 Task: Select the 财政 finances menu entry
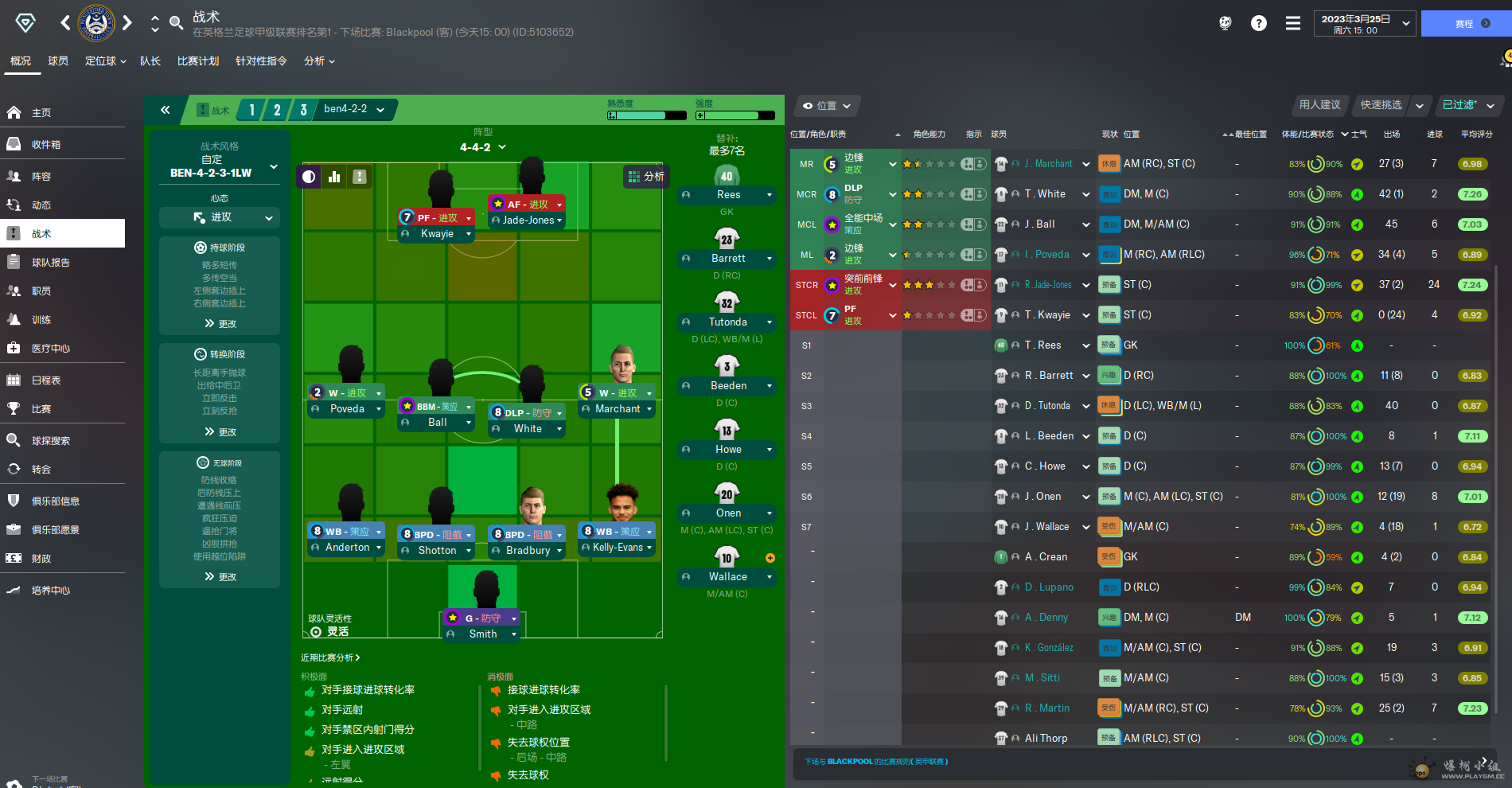[x=41, y=559]
